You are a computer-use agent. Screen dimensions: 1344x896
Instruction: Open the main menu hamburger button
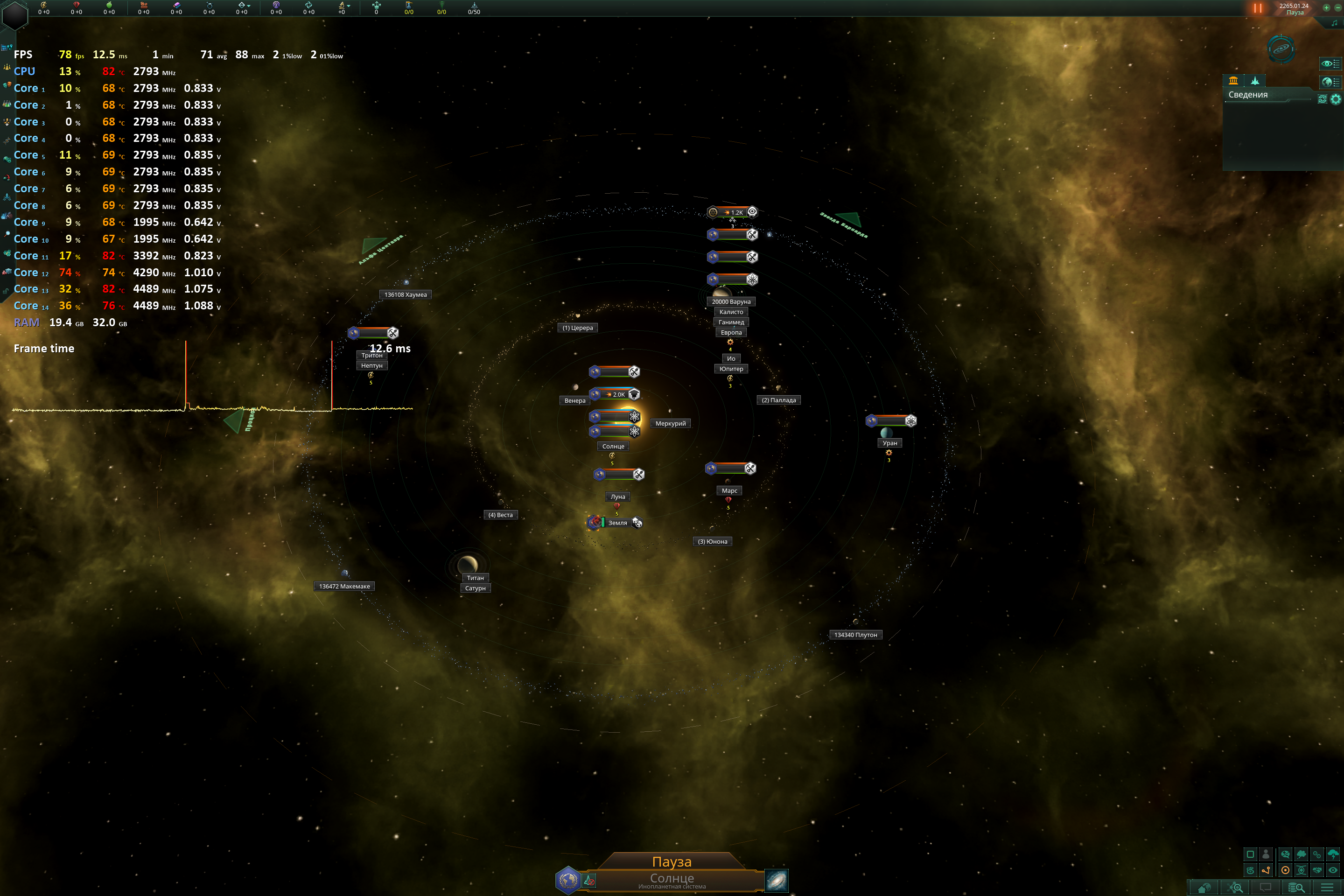[x=1327, y=888]
